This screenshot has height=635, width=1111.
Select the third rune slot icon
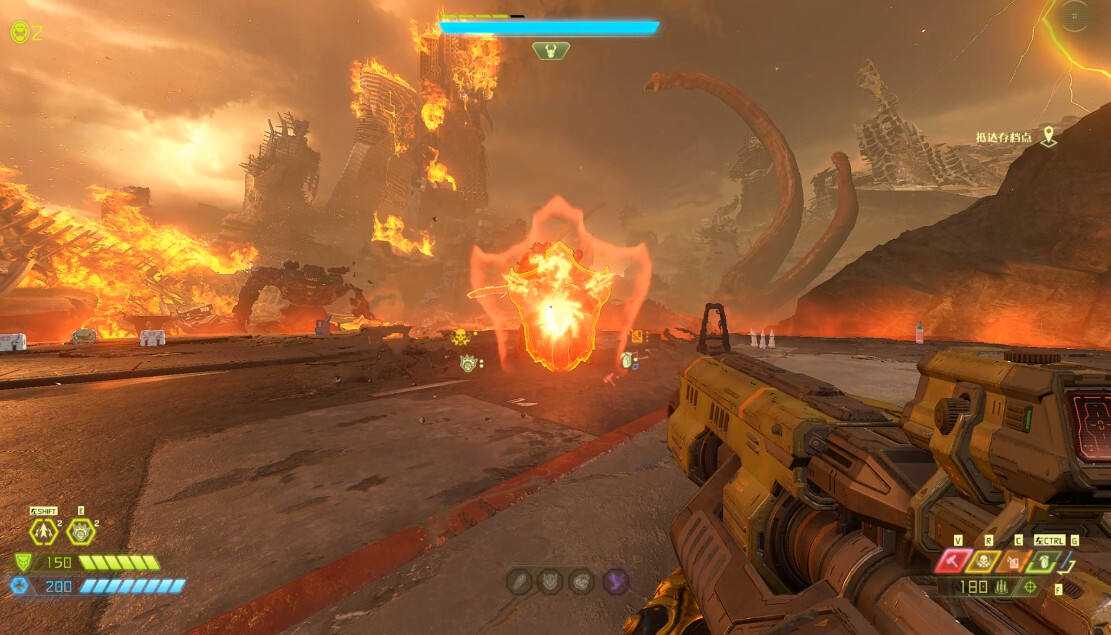(582, 581)
